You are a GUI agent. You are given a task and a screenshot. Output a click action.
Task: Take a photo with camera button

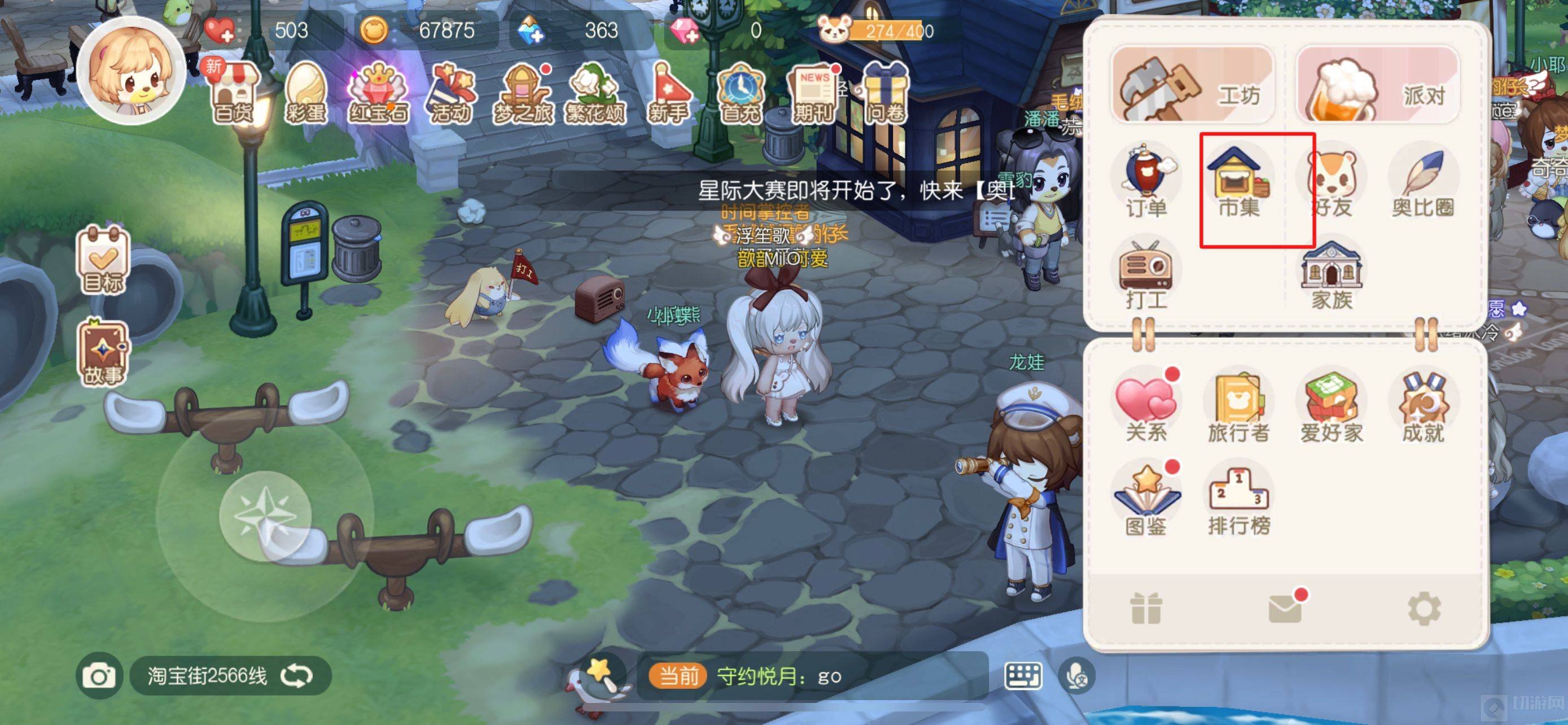pos(99,676)
